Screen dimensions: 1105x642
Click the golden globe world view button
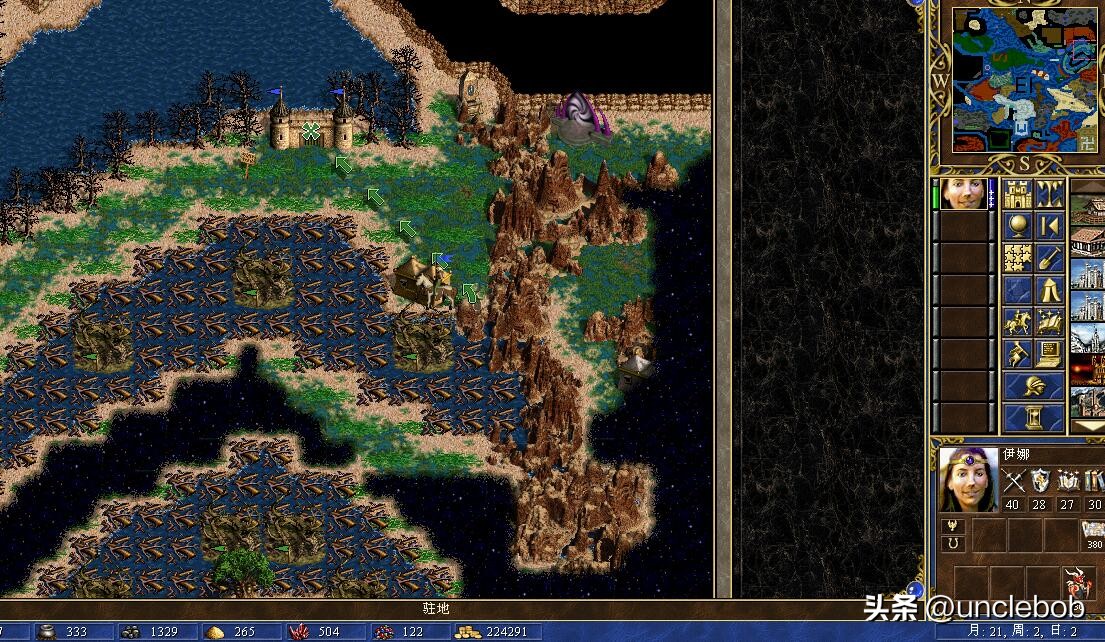pos(1018,226)
